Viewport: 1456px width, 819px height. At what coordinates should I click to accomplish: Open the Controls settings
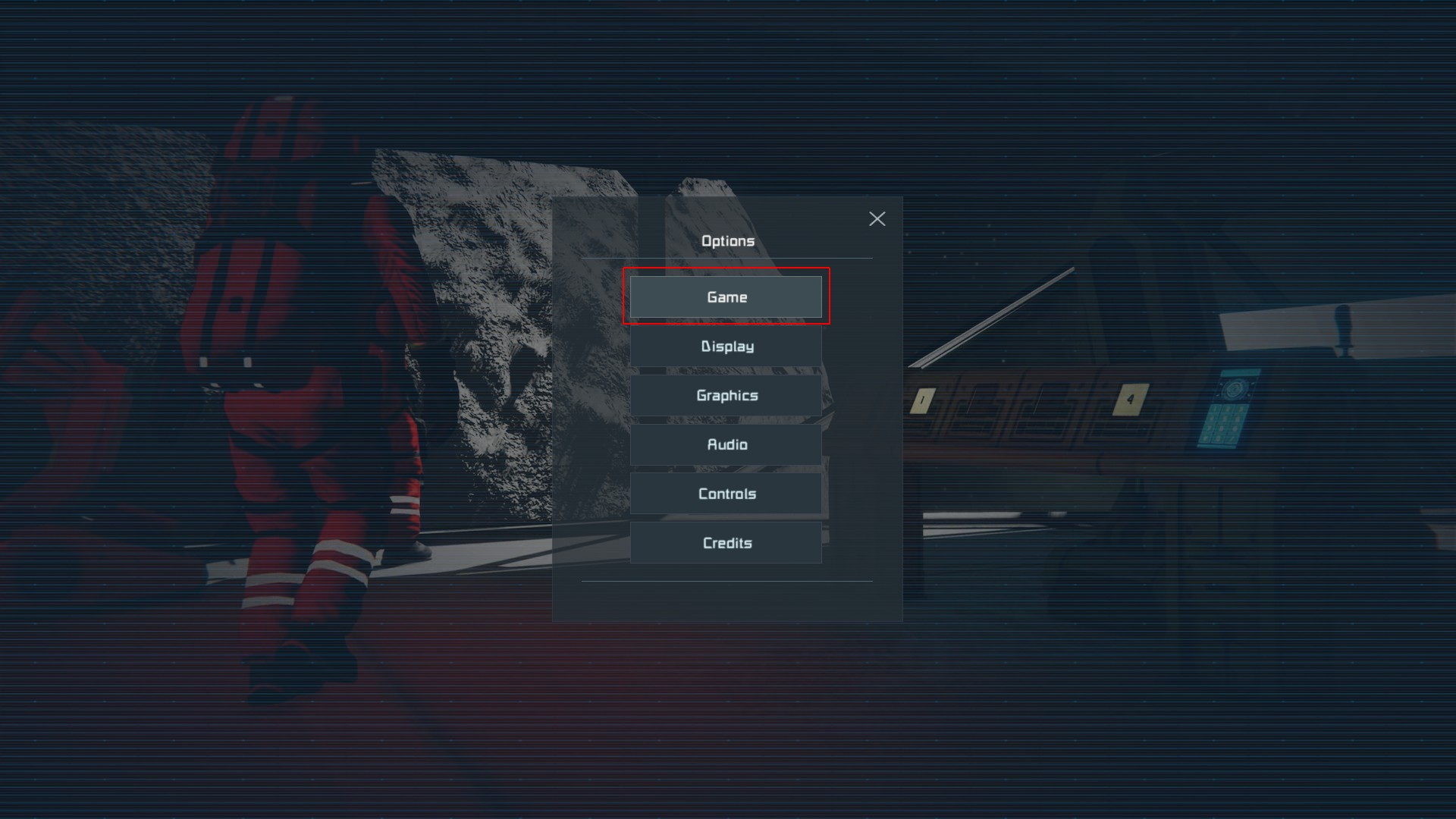(726, 494)
